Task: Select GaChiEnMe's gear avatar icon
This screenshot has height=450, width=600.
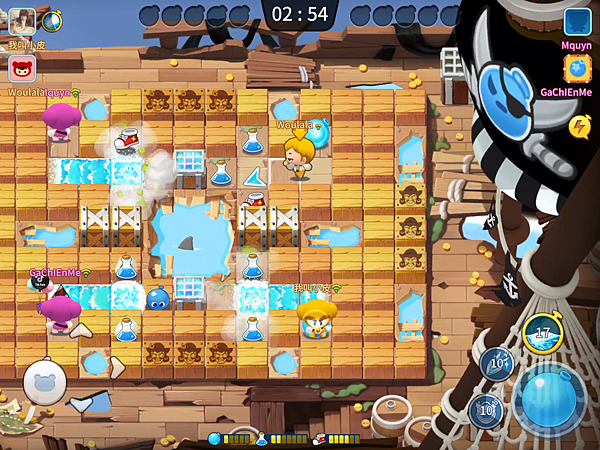Action: click(x=578, y=68)
